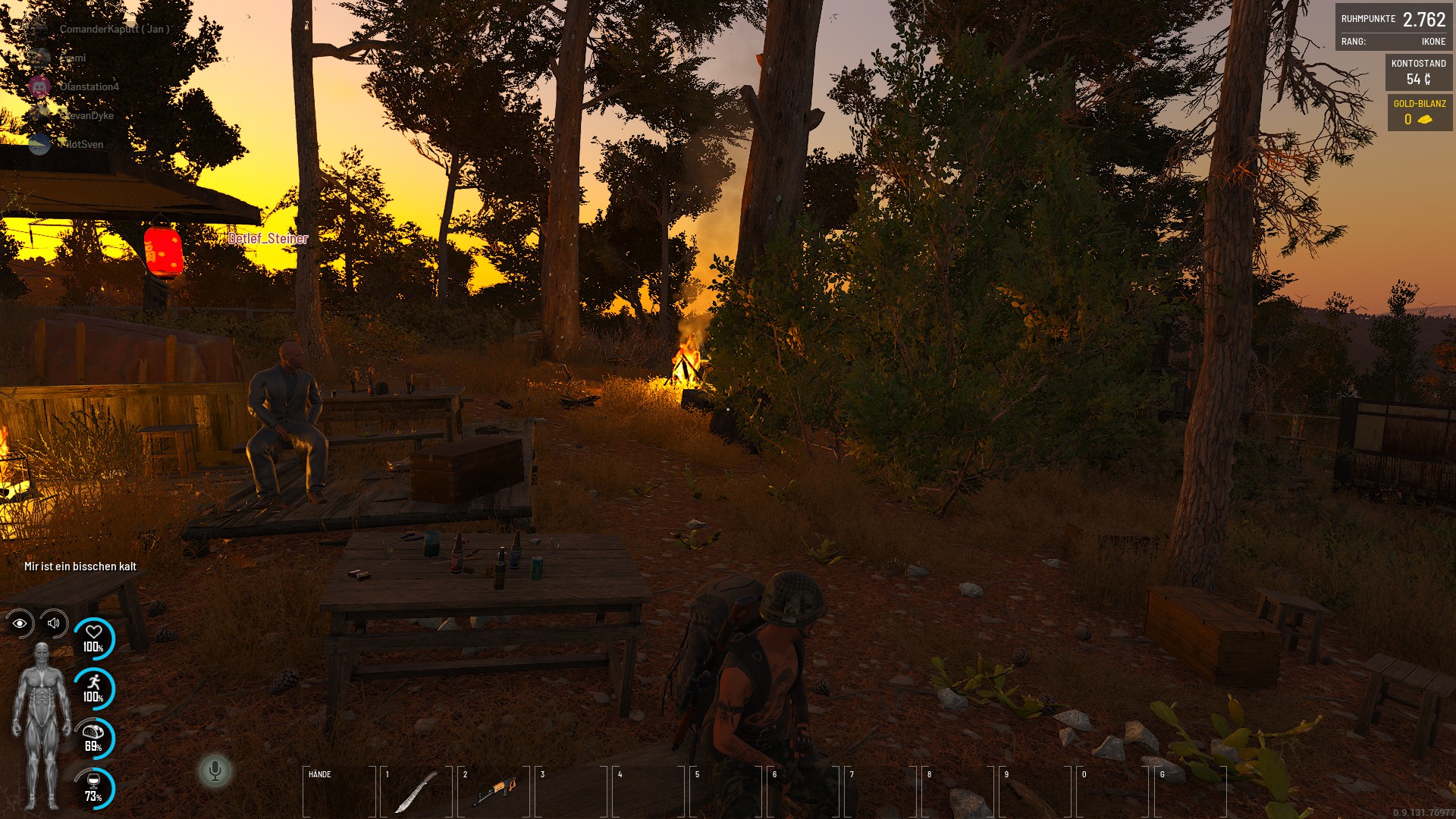Click the Kontostand balance panel

point(1418,72)
